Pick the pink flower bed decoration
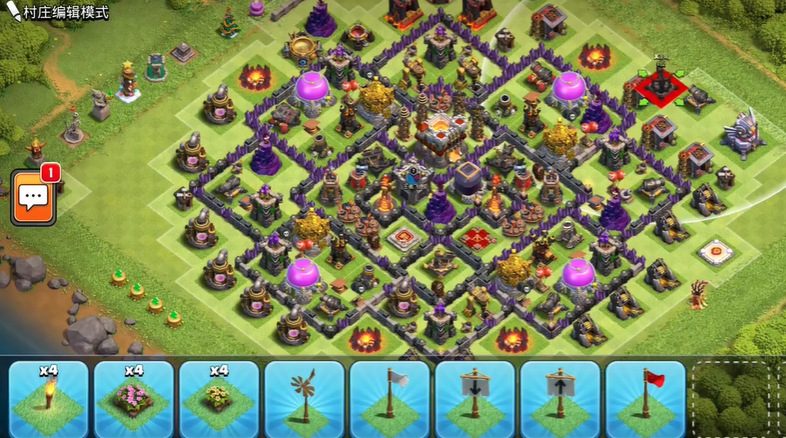The height and width of the screenshot is (438, 786). pyautogui.click(x=133, y=398)
